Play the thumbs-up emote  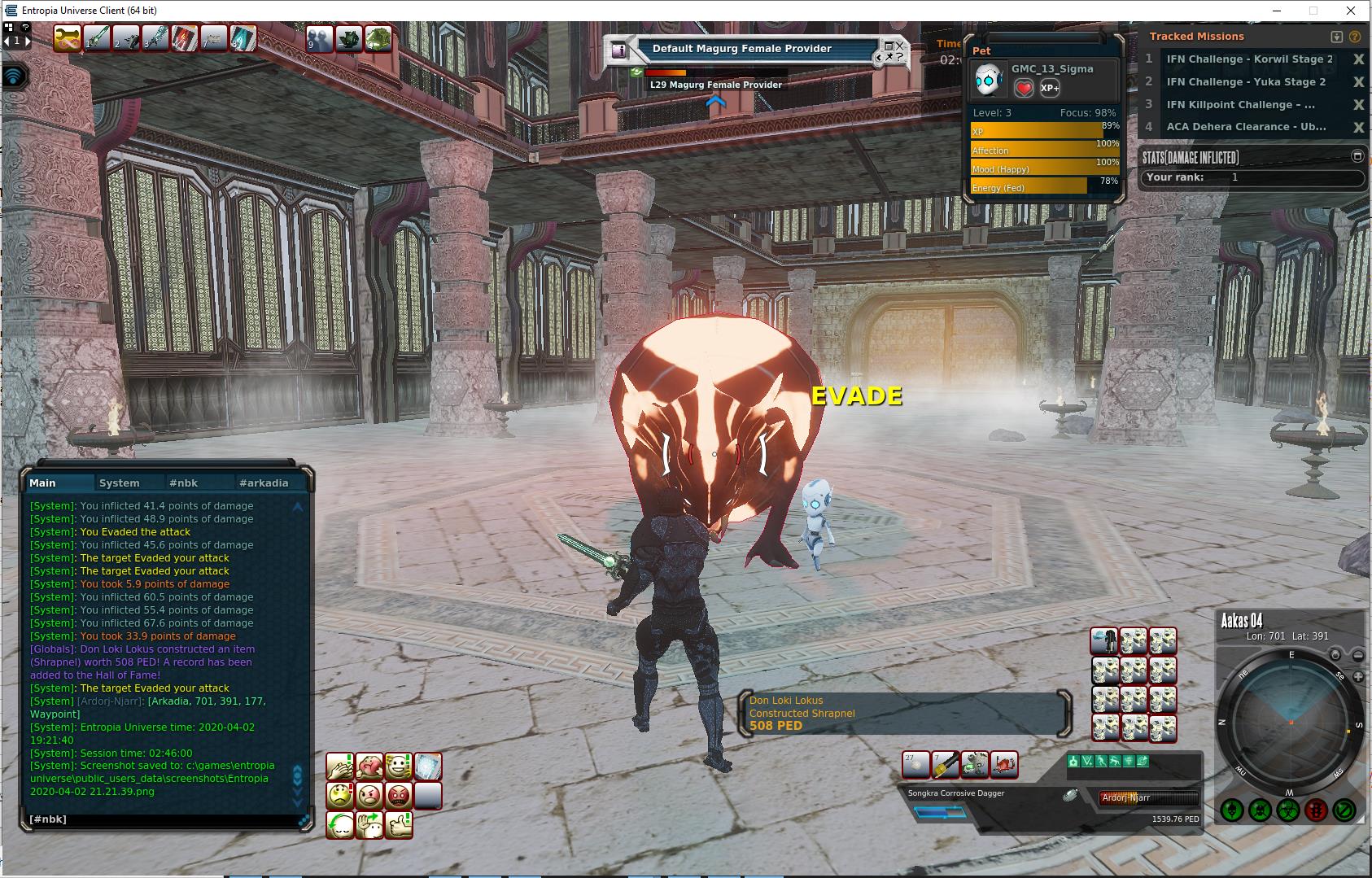point(398,824)
